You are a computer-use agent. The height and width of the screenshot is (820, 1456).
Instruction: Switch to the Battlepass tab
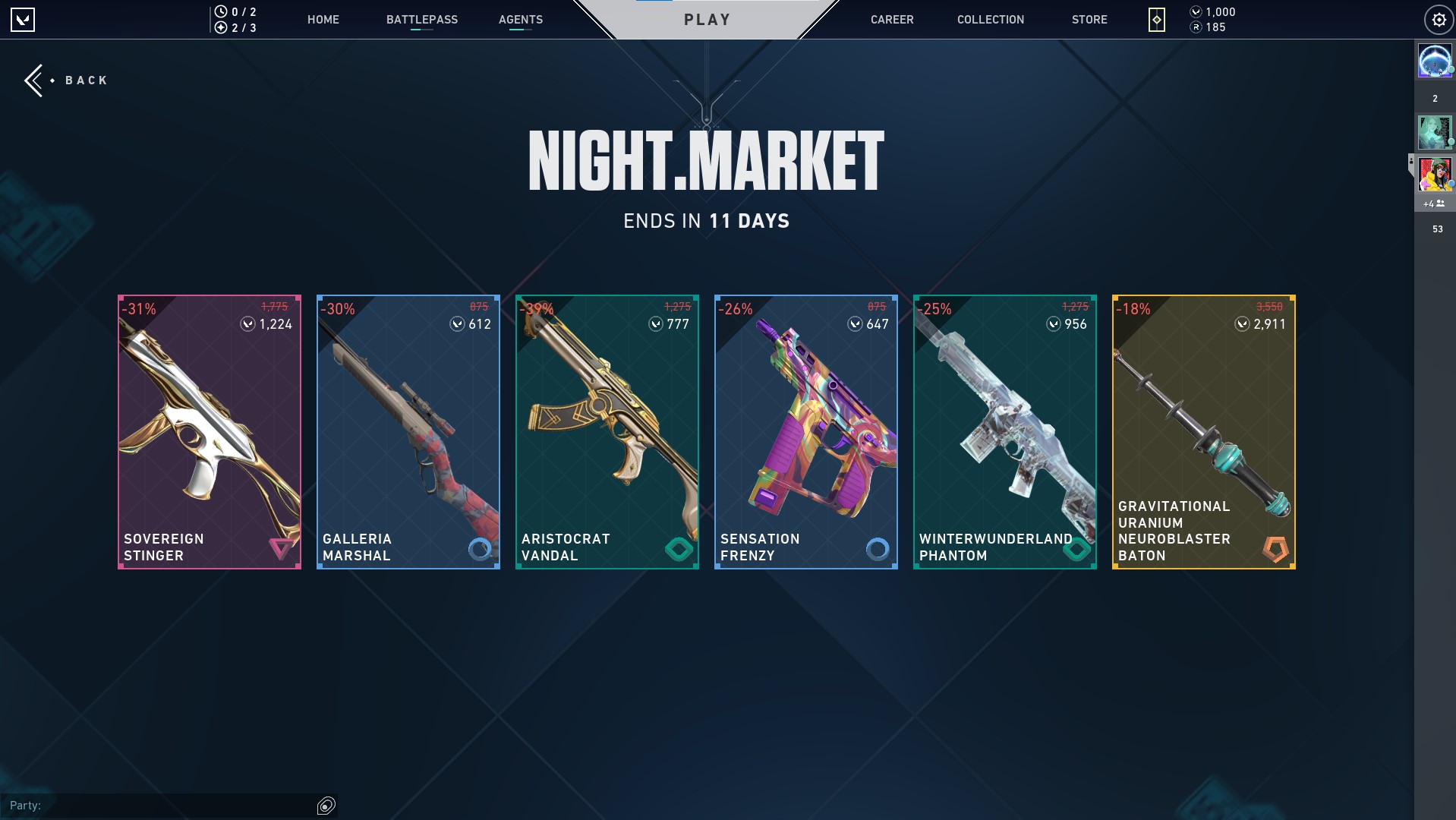422,20
